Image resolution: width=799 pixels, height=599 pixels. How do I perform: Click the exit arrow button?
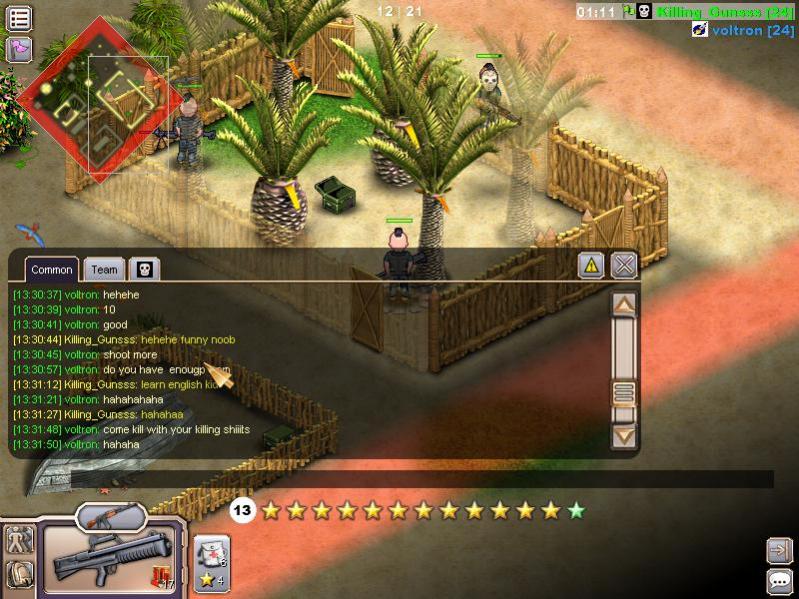pos(779,550)
